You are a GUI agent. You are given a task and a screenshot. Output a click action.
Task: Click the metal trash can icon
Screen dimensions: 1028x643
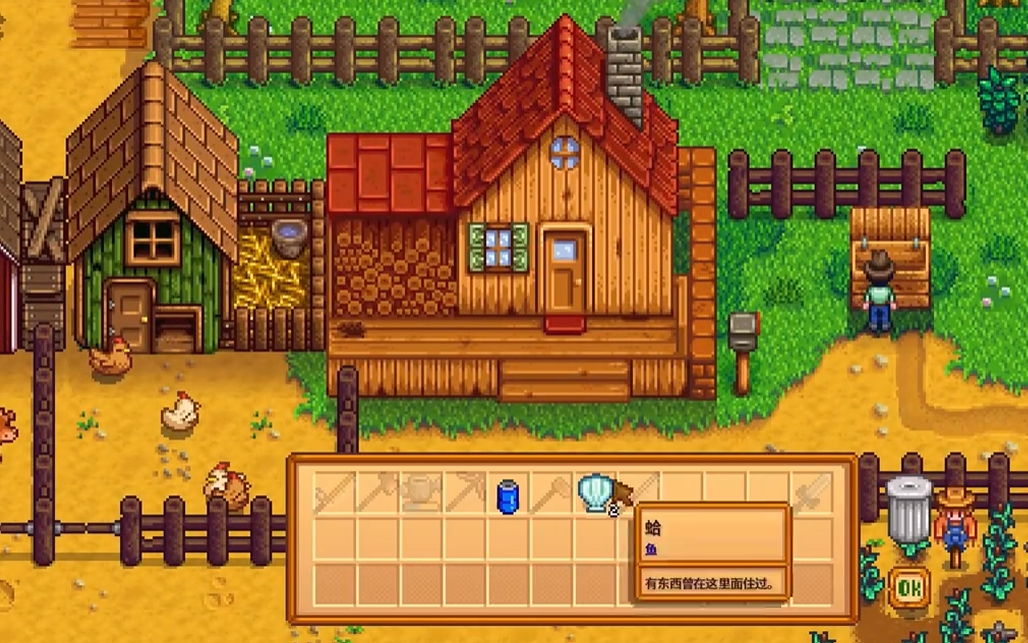908,508
